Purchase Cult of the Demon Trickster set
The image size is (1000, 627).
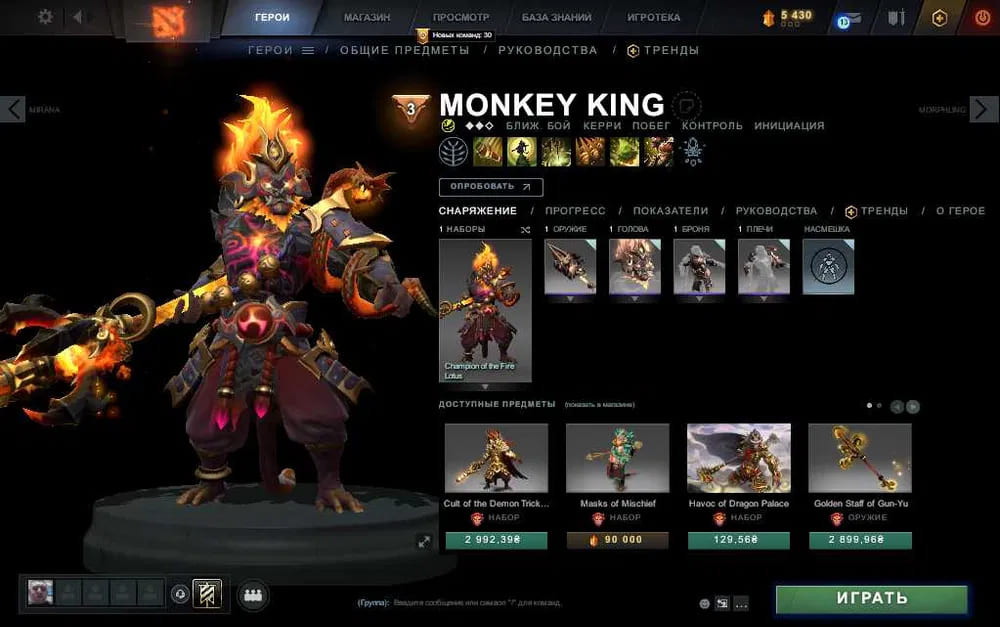click(496, 540)
